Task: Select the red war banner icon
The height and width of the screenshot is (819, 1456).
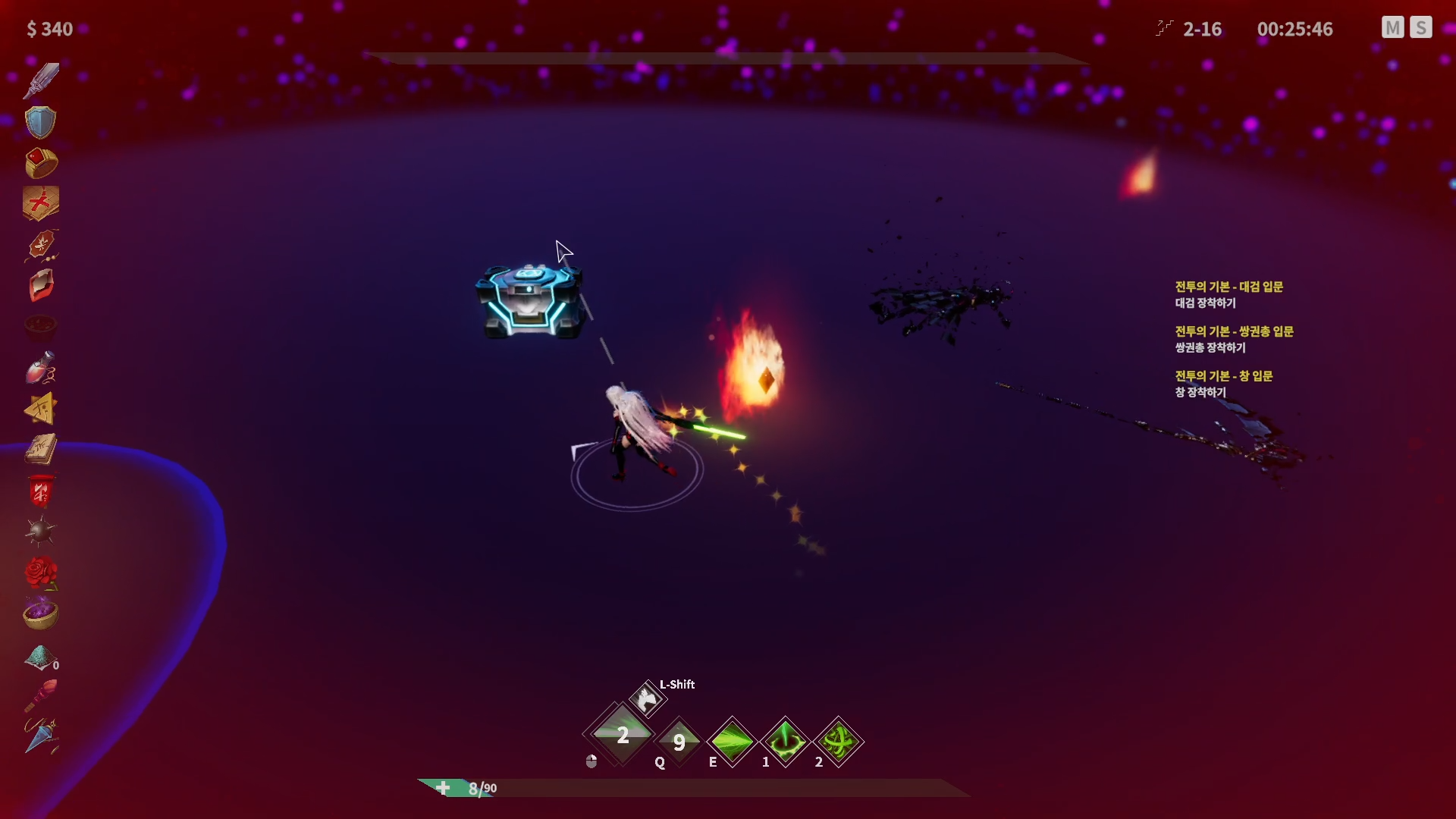Action: tap(41, 491)
